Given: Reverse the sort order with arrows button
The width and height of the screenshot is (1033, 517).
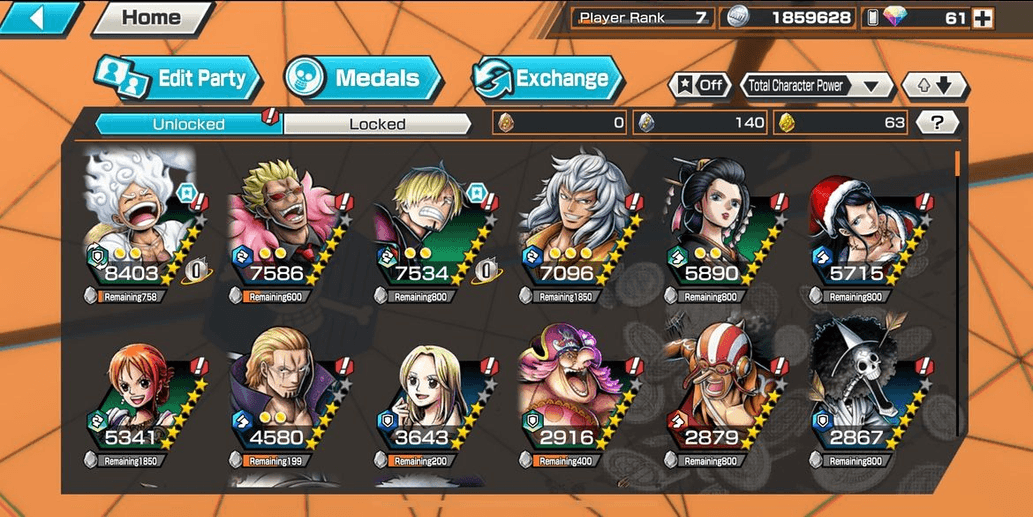Looking at the screenshot, I should 934,86.
